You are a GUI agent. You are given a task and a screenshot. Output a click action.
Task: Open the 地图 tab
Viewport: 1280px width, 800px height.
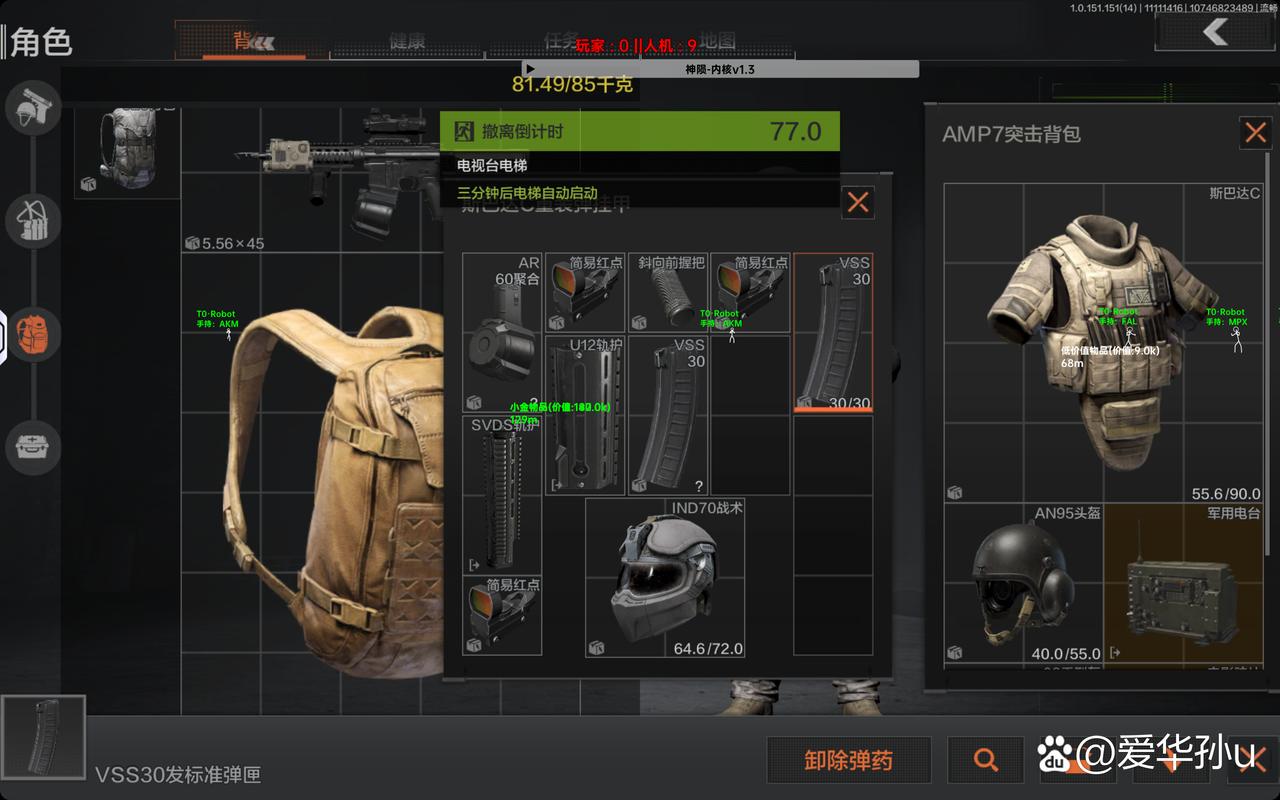[717, 41]
